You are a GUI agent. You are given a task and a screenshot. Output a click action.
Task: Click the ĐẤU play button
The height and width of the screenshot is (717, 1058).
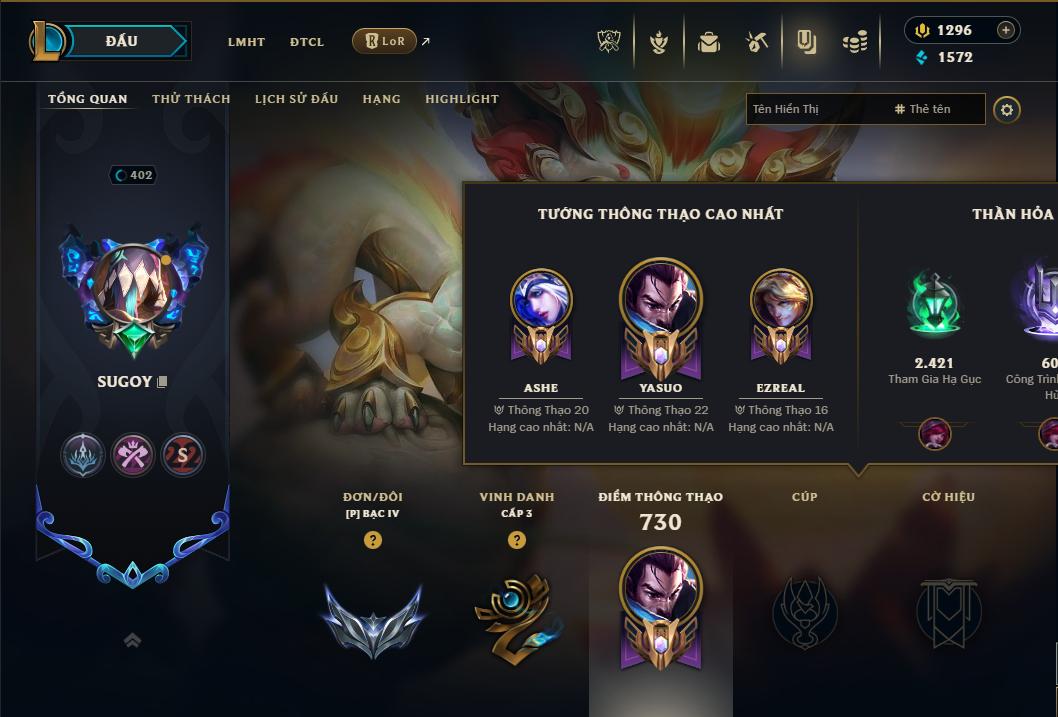tap(122, 41)
